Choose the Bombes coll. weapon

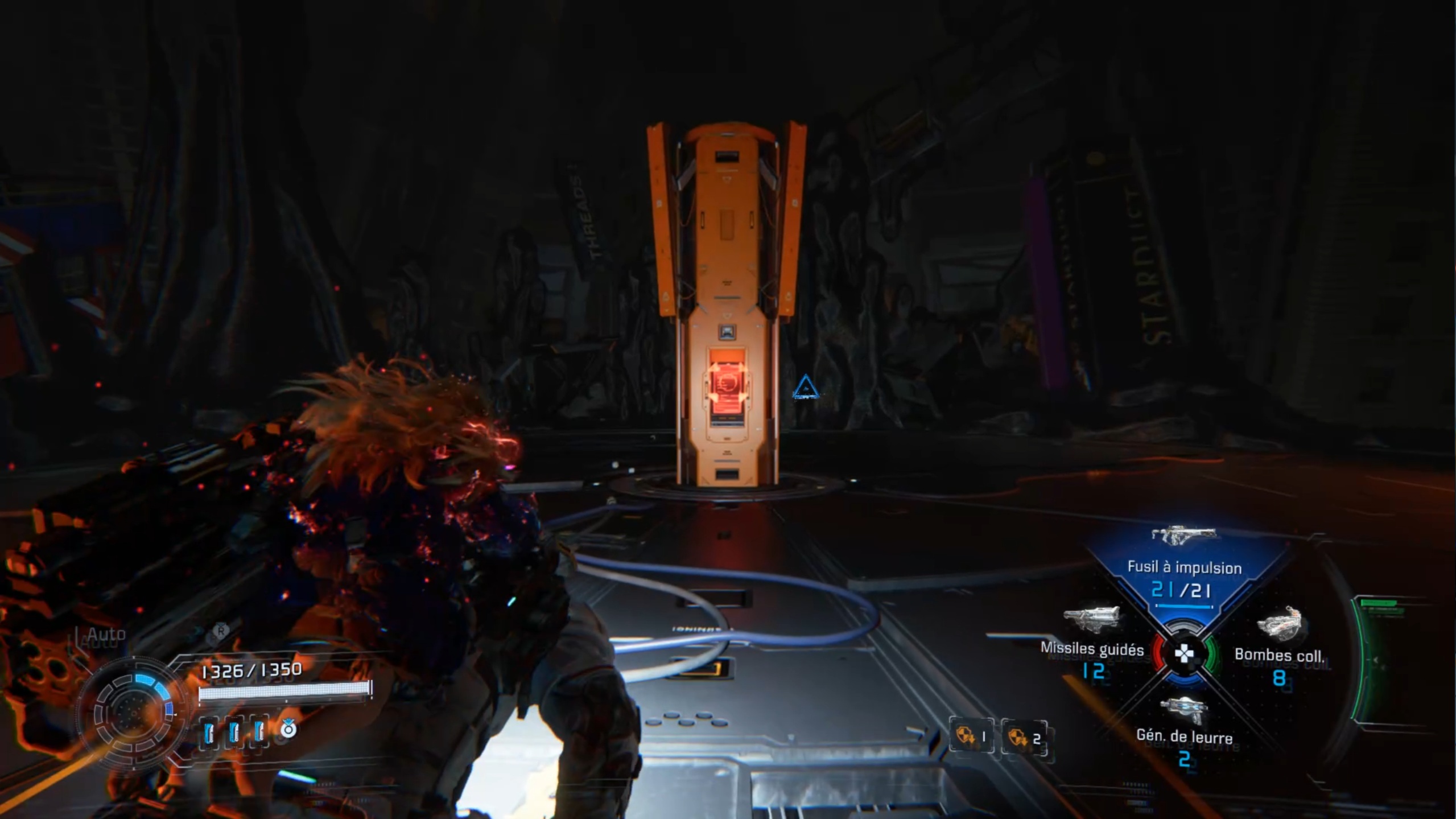[1279, 655]
